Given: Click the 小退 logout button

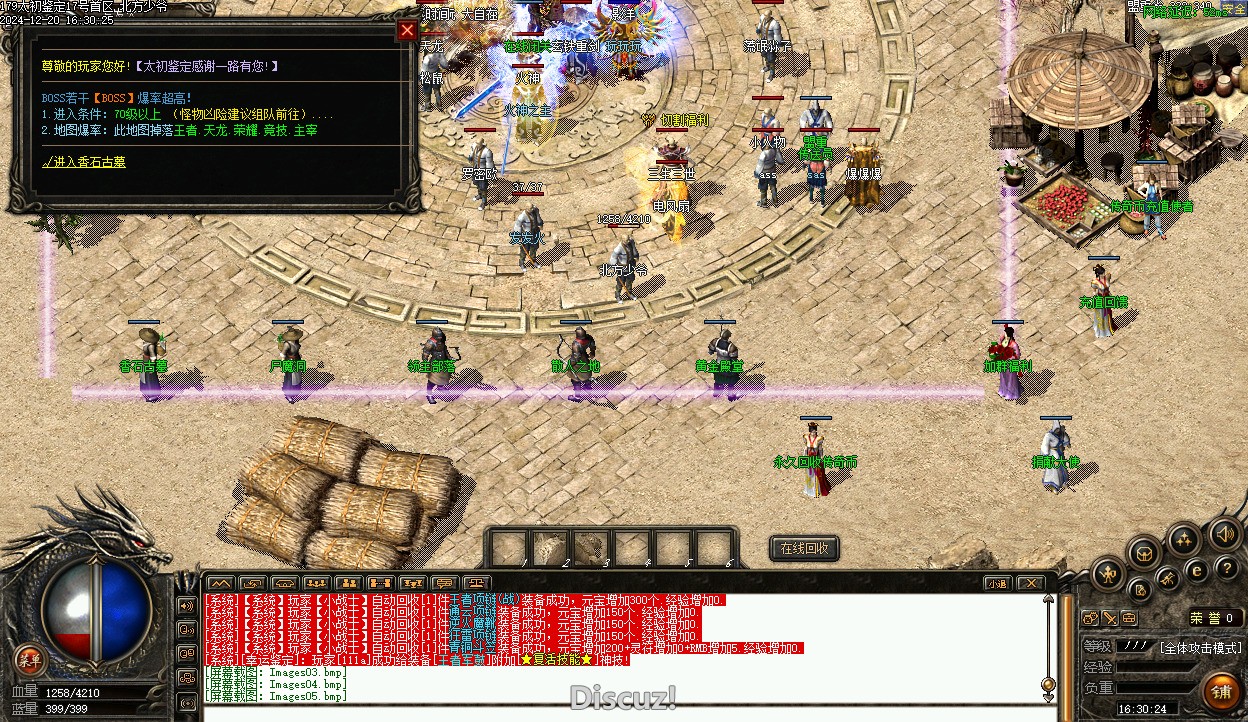Looking at the screenshot, I should point(997,583).
